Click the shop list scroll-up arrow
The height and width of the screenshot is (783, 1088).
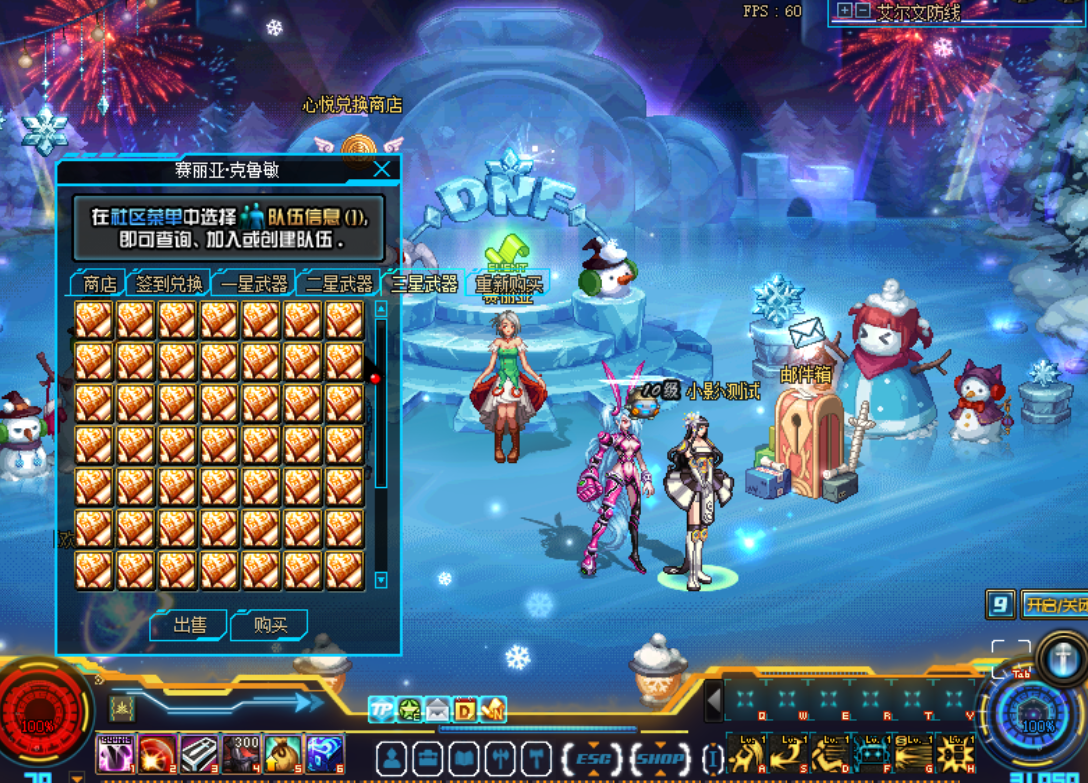tap(381, 310)
